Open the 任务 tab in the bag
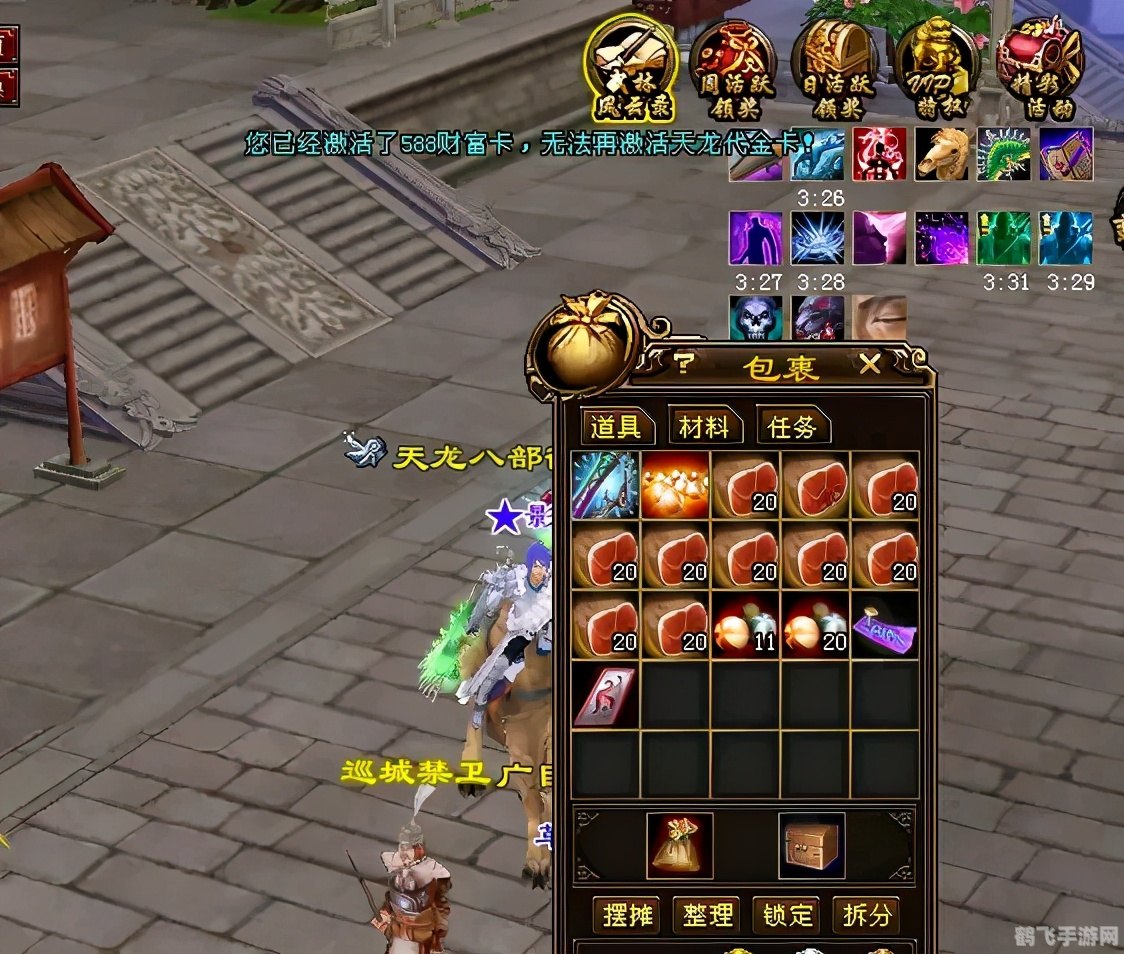The image size is (1124, 954). click(792, 427)
